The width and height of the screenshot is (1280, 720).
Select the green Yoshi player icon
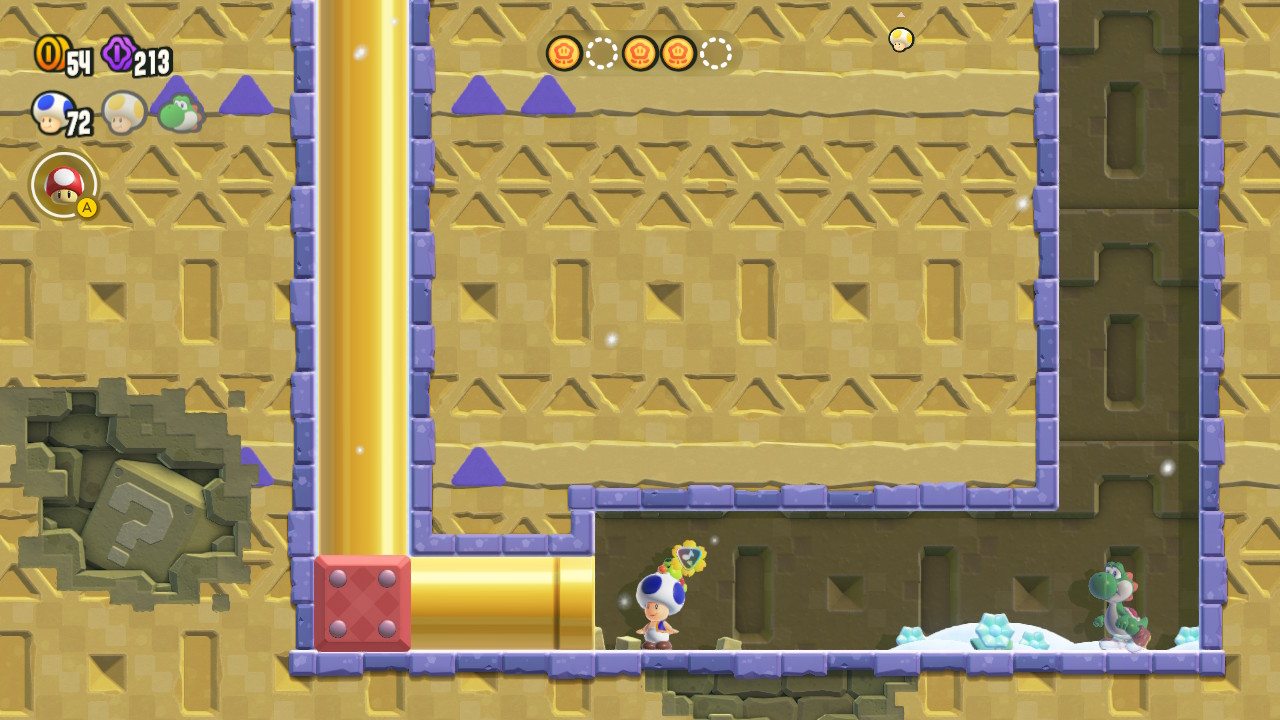180,112
